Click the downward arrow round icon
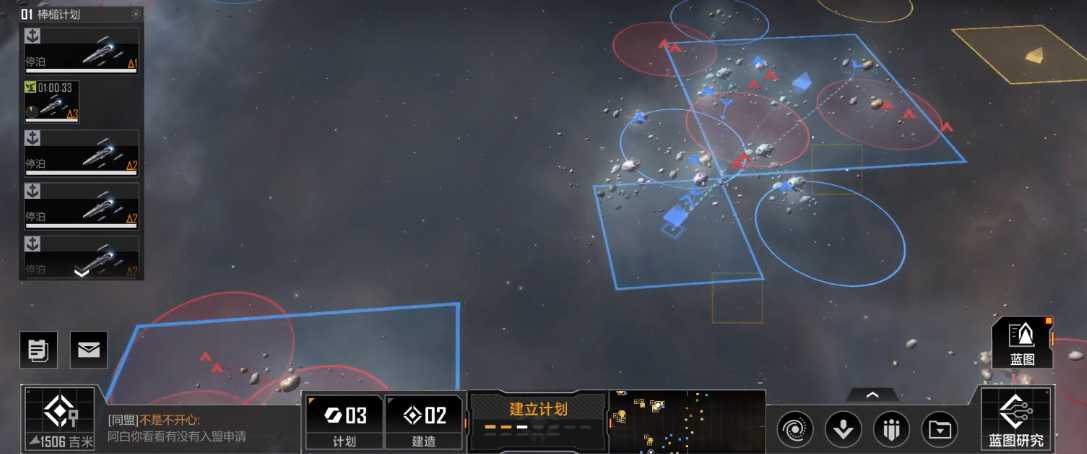Screen dimensions: 1087x454 (843, 430)
